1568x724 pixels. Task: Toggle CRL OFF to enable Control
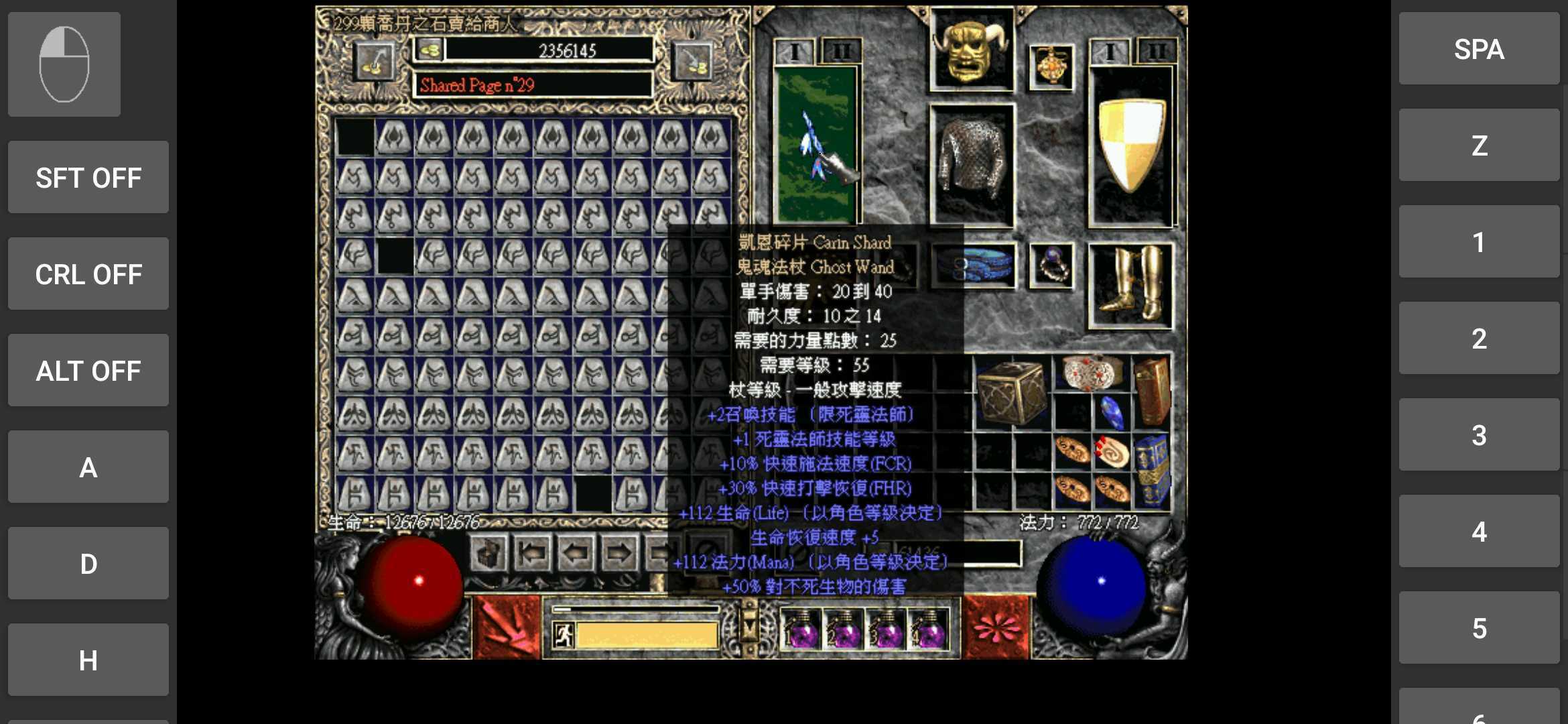click(88, 274)
